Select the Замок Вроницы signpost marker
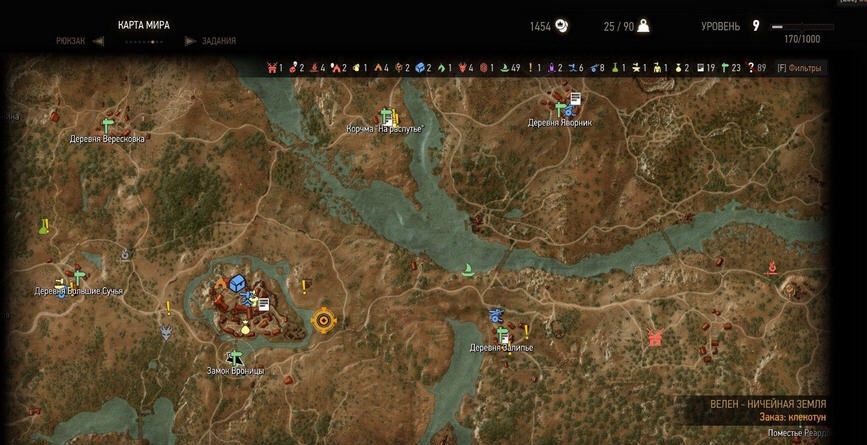Viewport: 867px width, 445px height. 236,358
